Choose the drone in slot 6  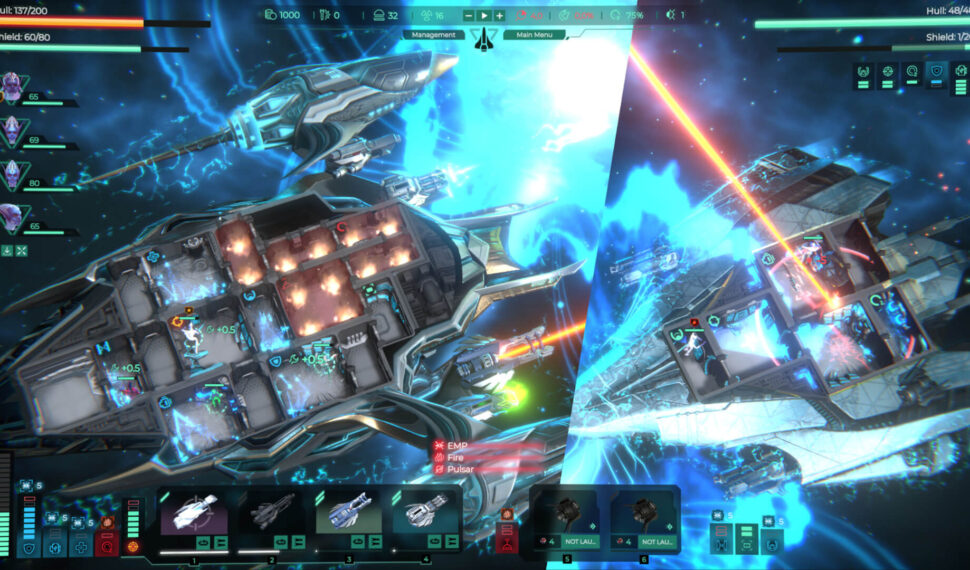pos(644,514)
